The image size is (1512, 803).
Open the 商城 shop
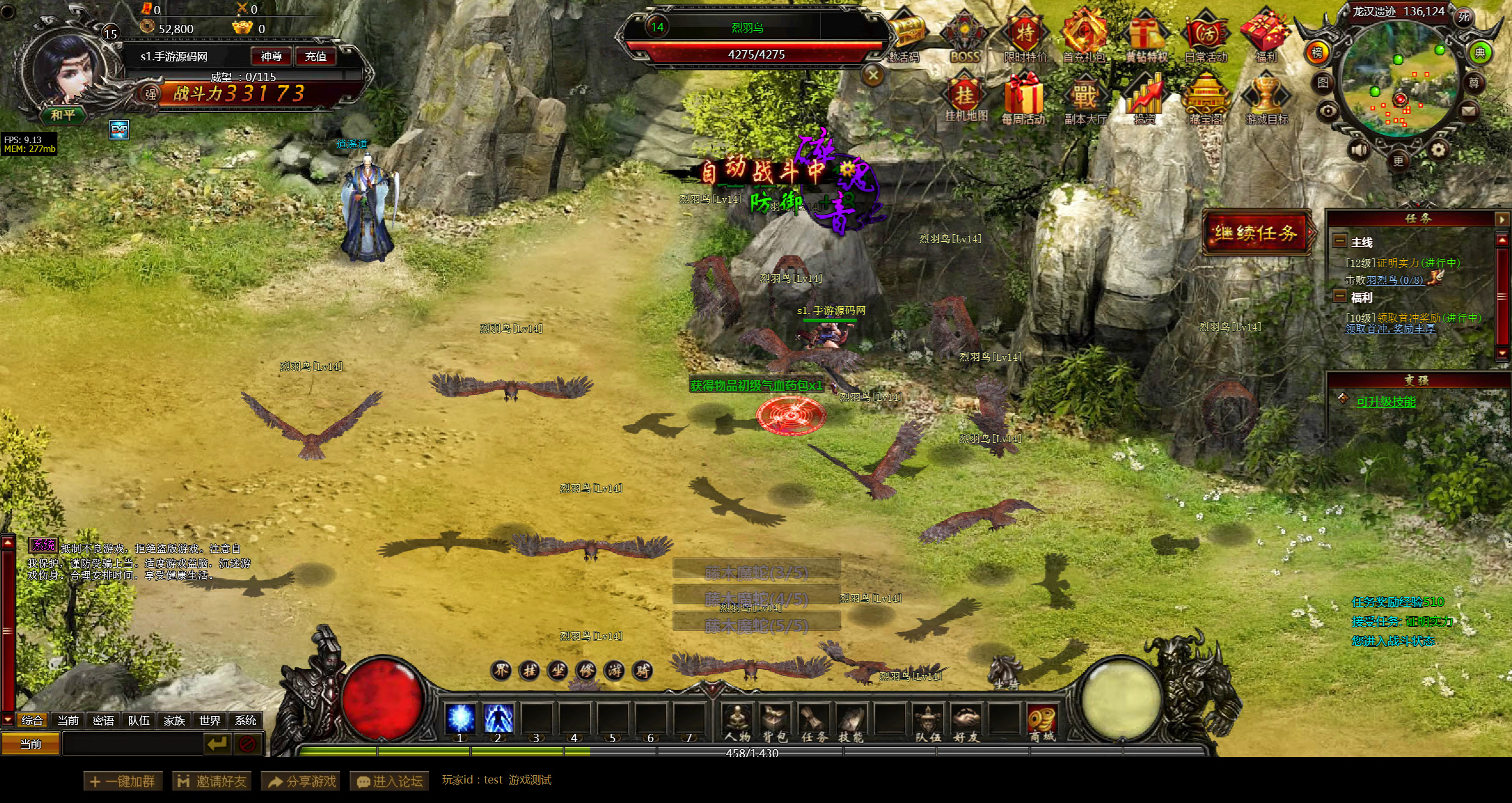tap(1042, 723)
